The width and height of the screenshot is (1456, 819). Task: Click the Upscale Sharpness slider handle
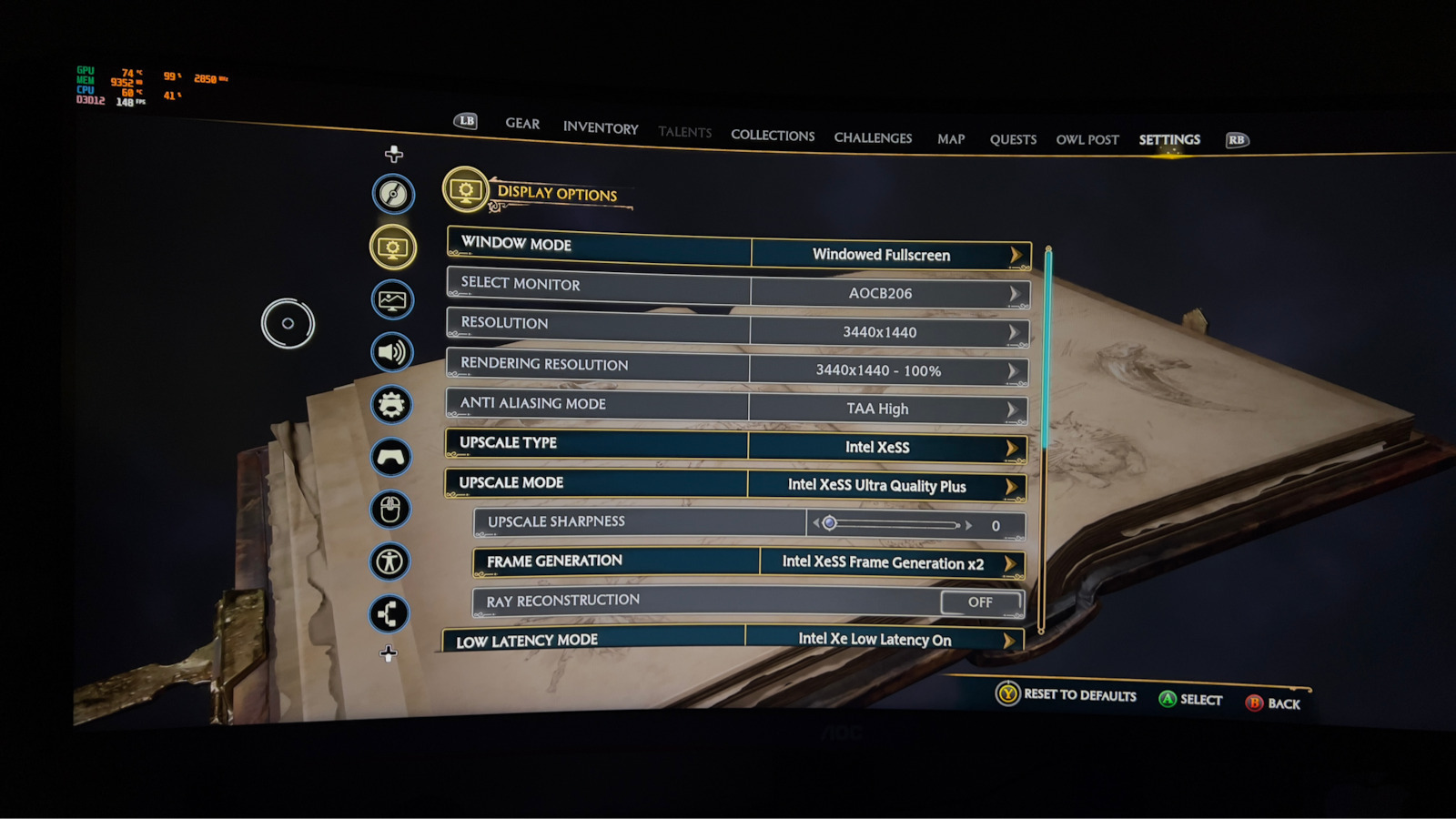[829, 523]
